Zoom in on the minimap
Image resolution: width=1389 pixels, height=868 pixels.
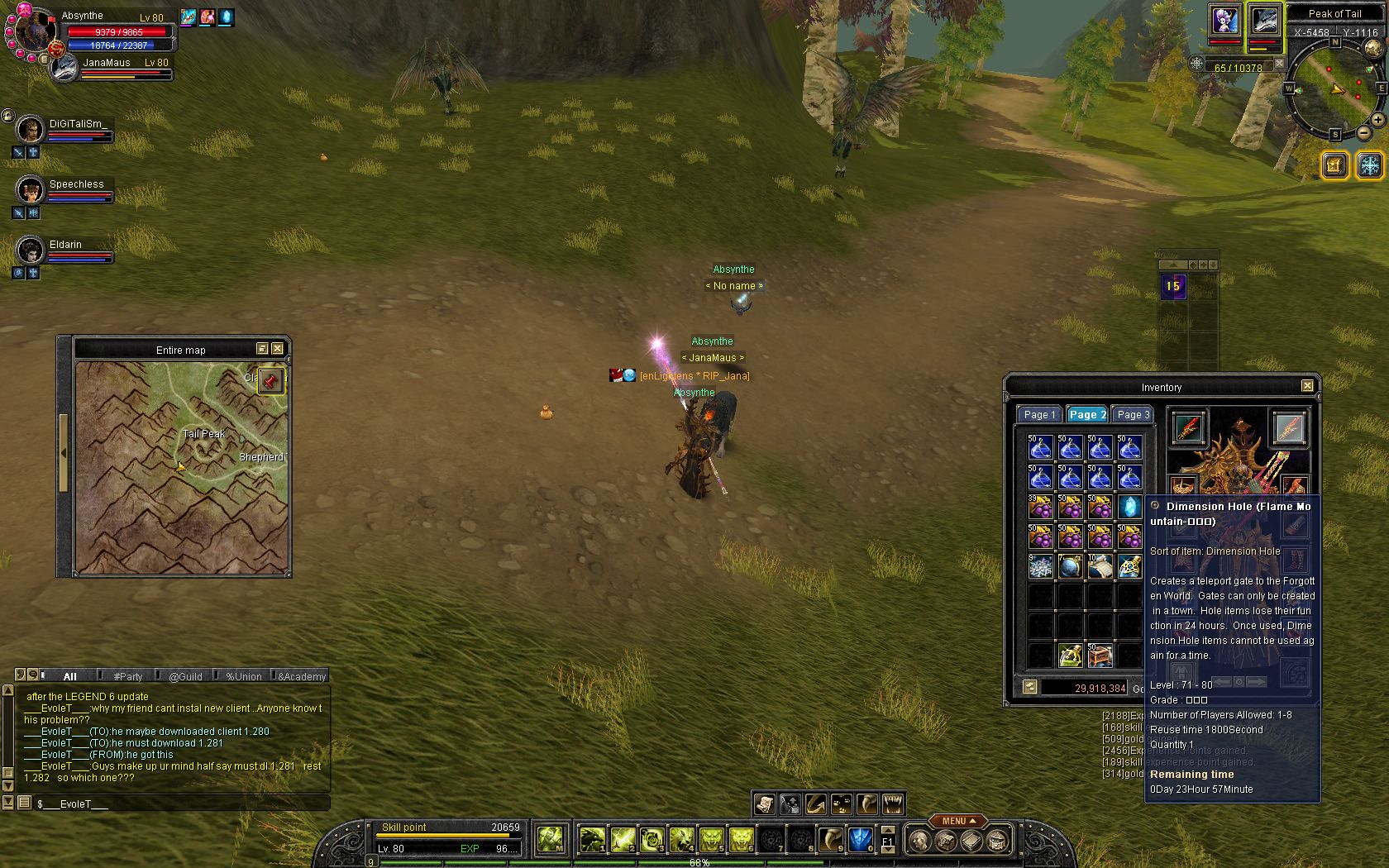pyautogui.click(x=1377, y=120)
